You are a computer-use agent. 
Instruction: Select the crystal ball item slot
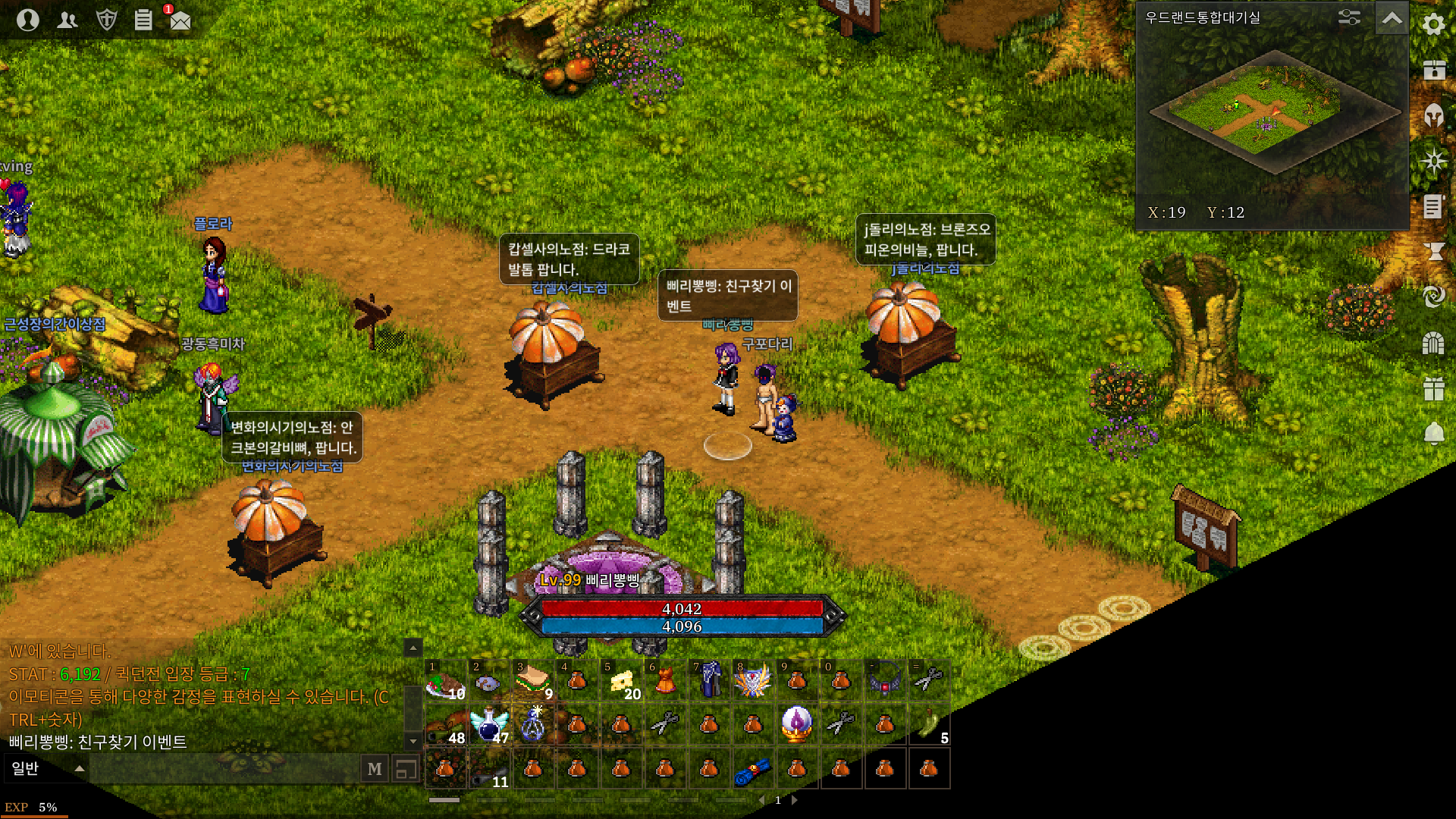coord(796,724)
